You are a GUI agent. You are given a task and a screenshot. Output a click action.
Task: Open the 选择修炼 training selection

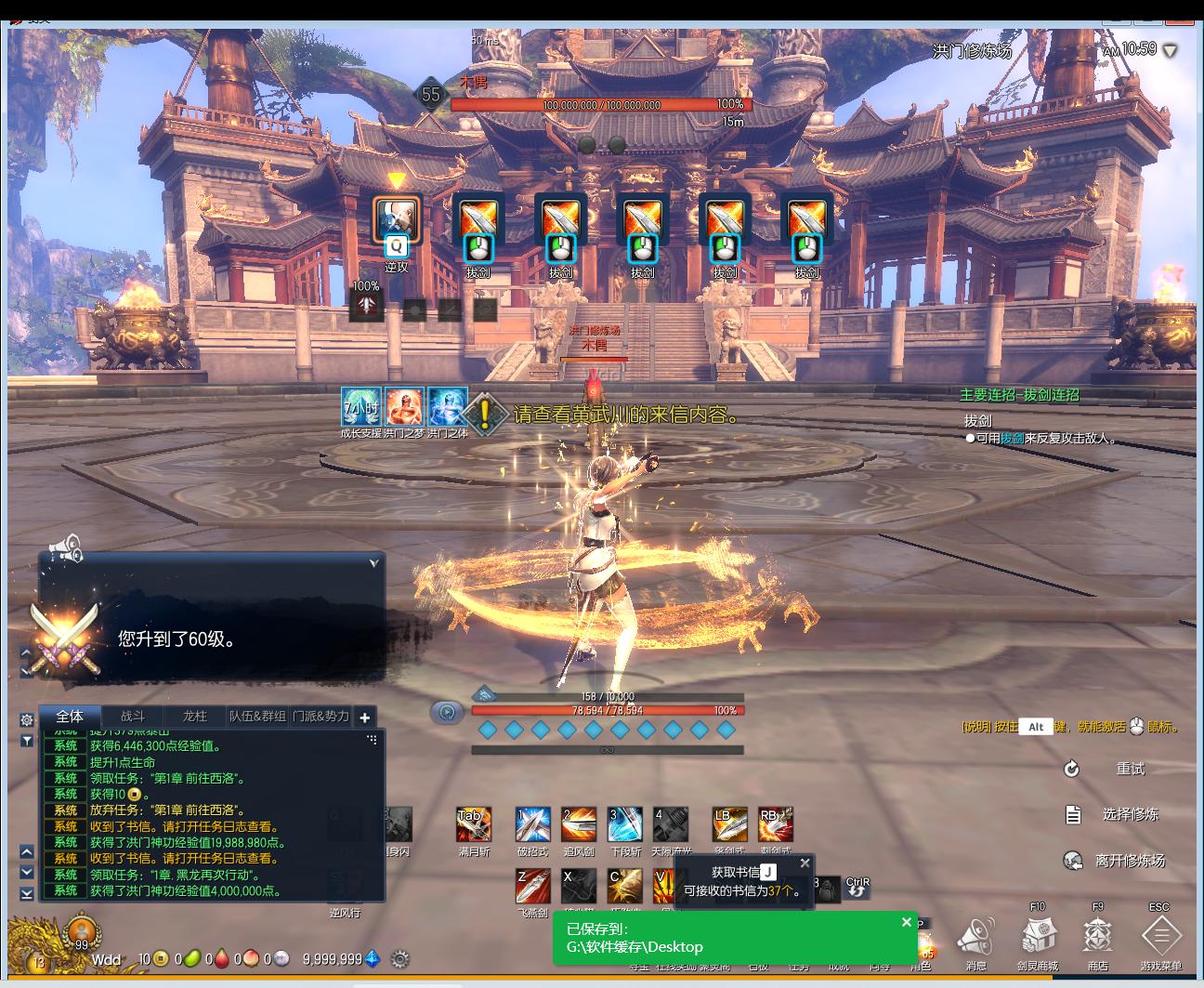click(1129, 814)
